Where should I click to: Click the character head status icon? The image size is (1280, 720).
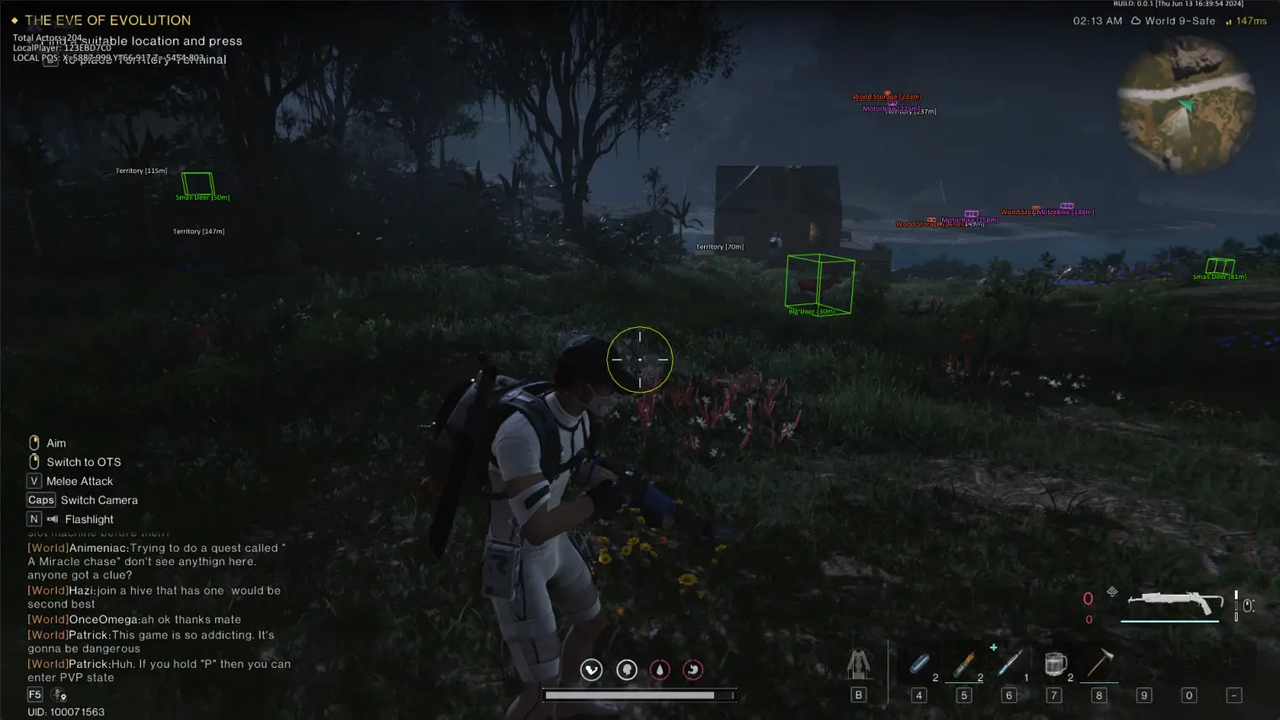[x=626, y=669]
